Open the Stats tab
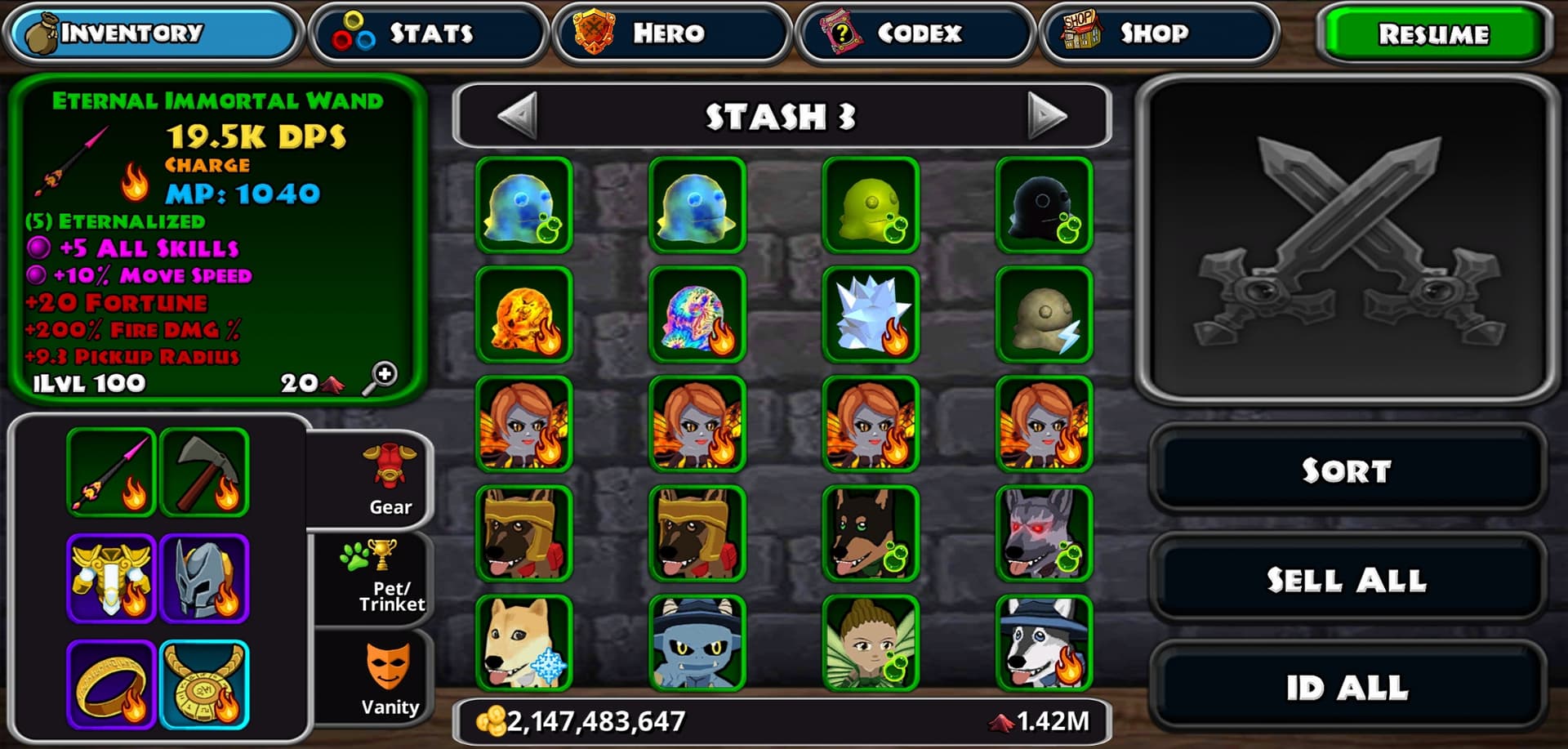This screenshot has height=749, width=1568. point(428,33)
